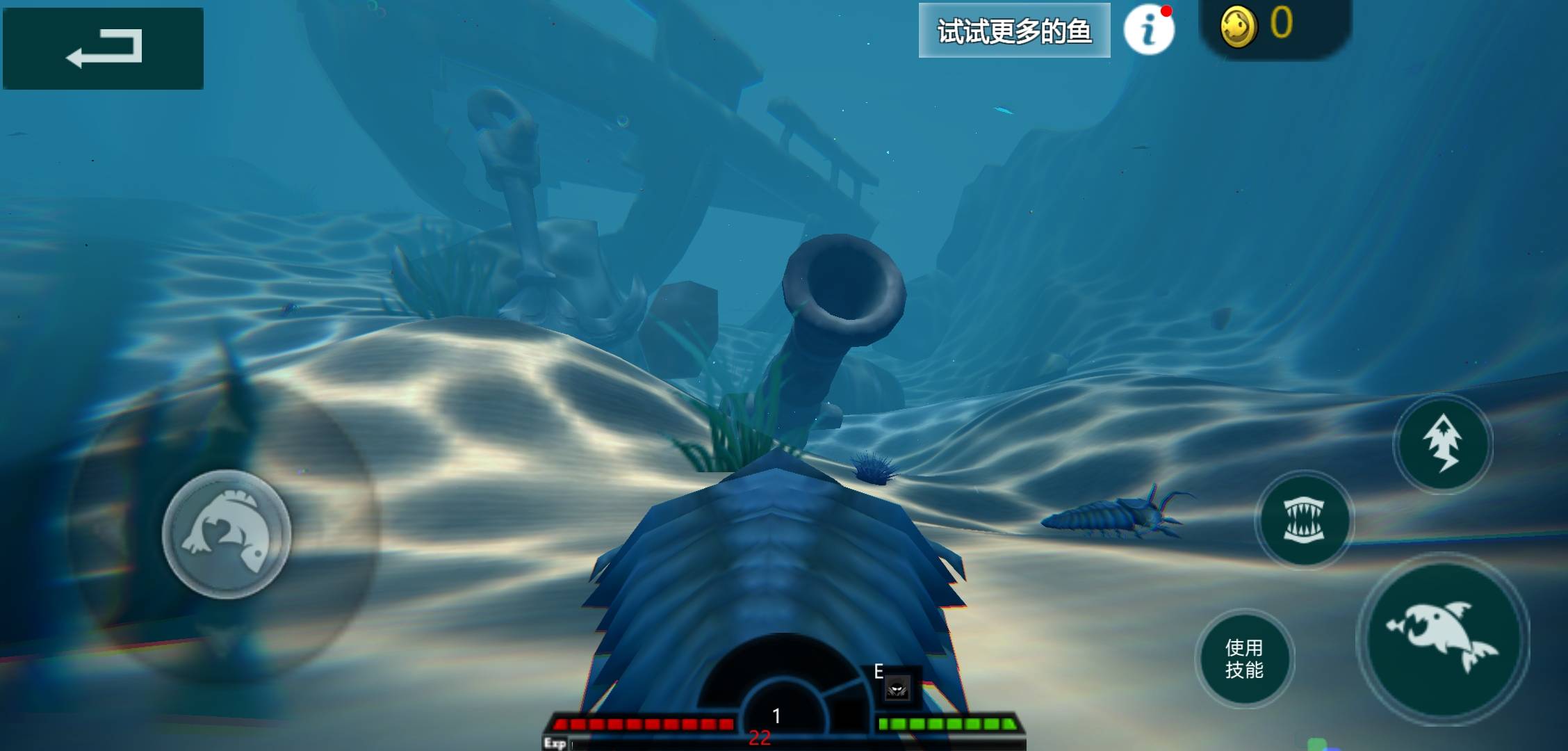Viewport: 1568px width, 751px height.
Task: Trigger the large piranha attack button
Action: [x=1442, y=637]
